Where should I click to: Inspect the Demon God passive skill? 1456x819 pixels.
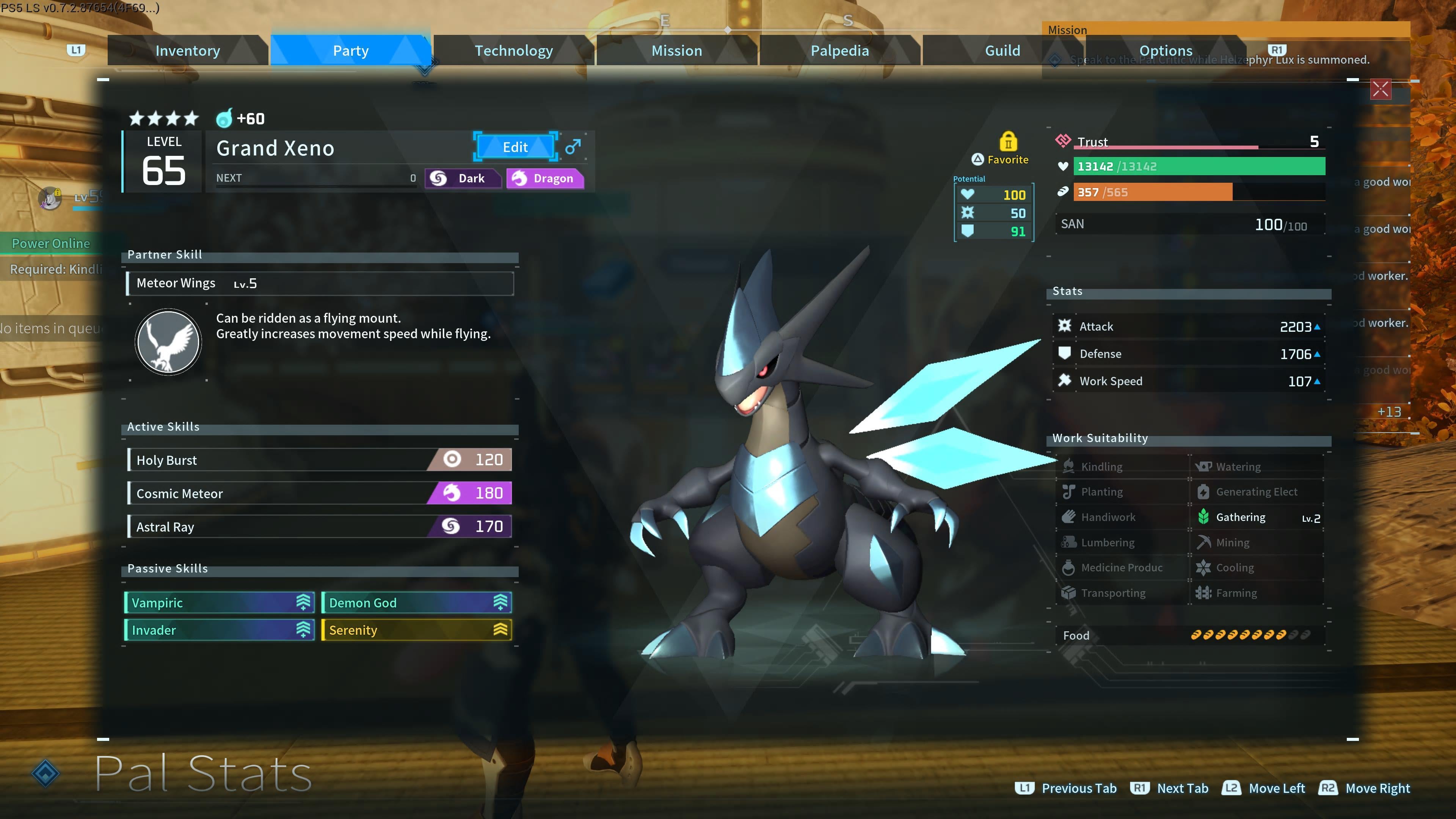[x=417, y=602]
